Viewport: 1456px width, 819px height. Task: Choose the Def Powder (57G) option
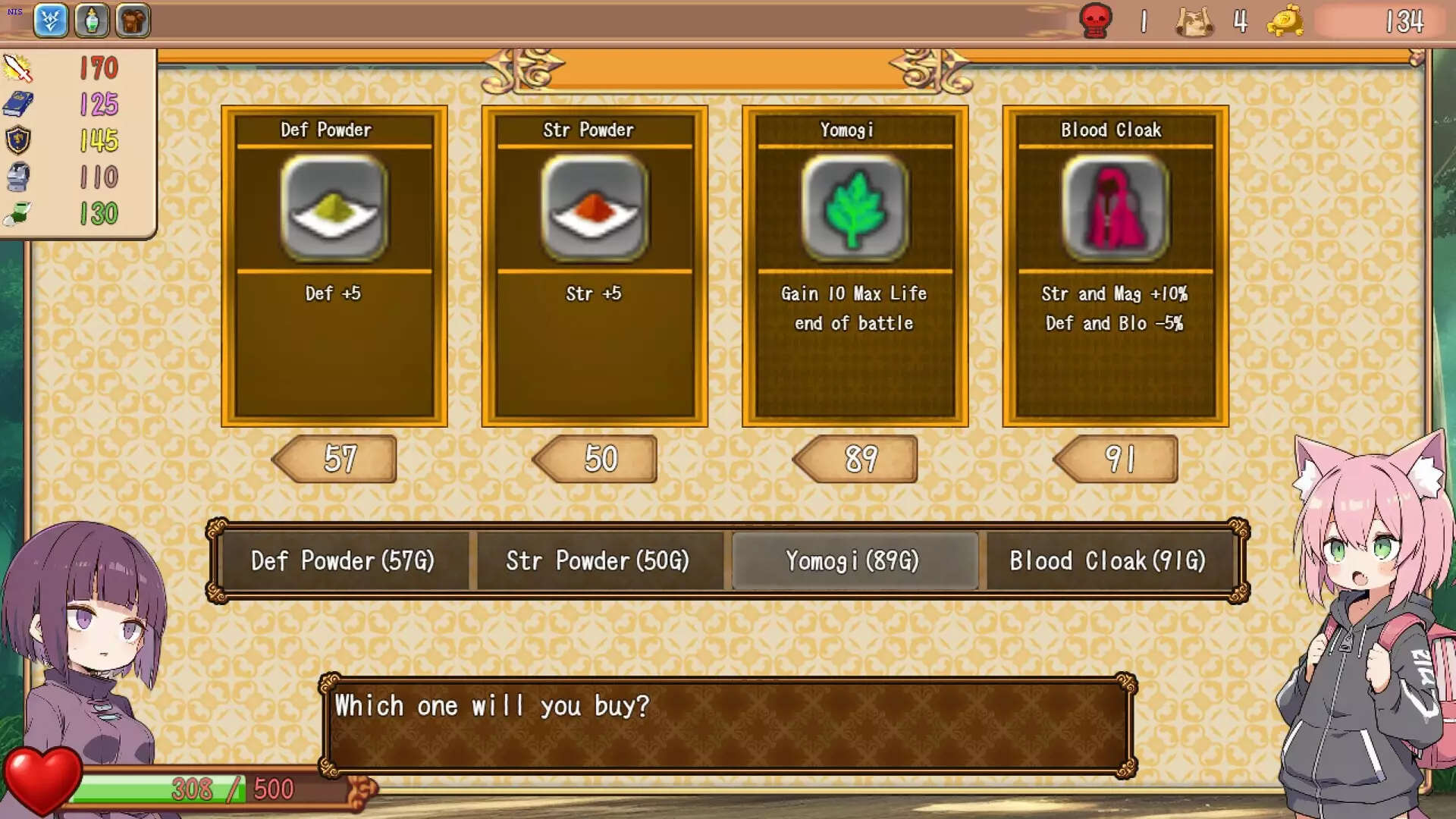point(343,561)
